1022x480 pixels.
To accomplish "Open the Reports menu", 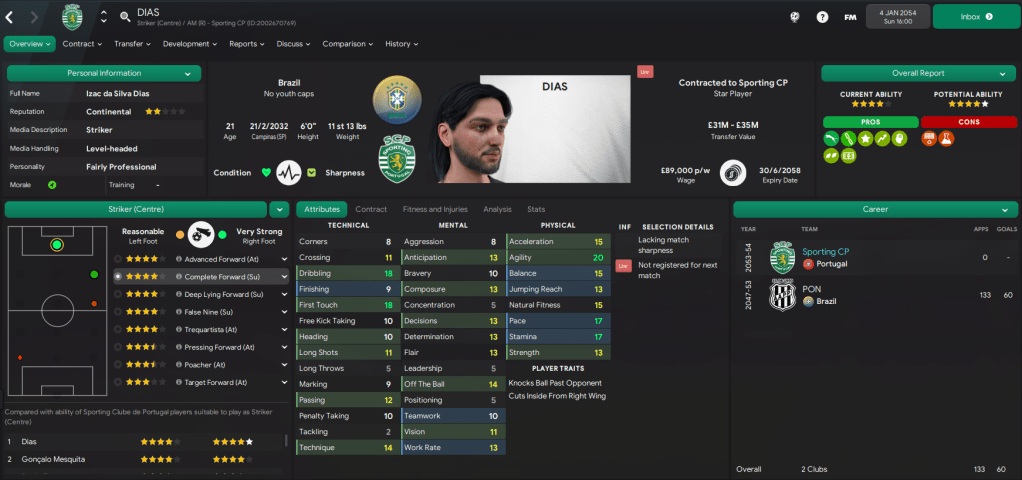I will [246, 44].
